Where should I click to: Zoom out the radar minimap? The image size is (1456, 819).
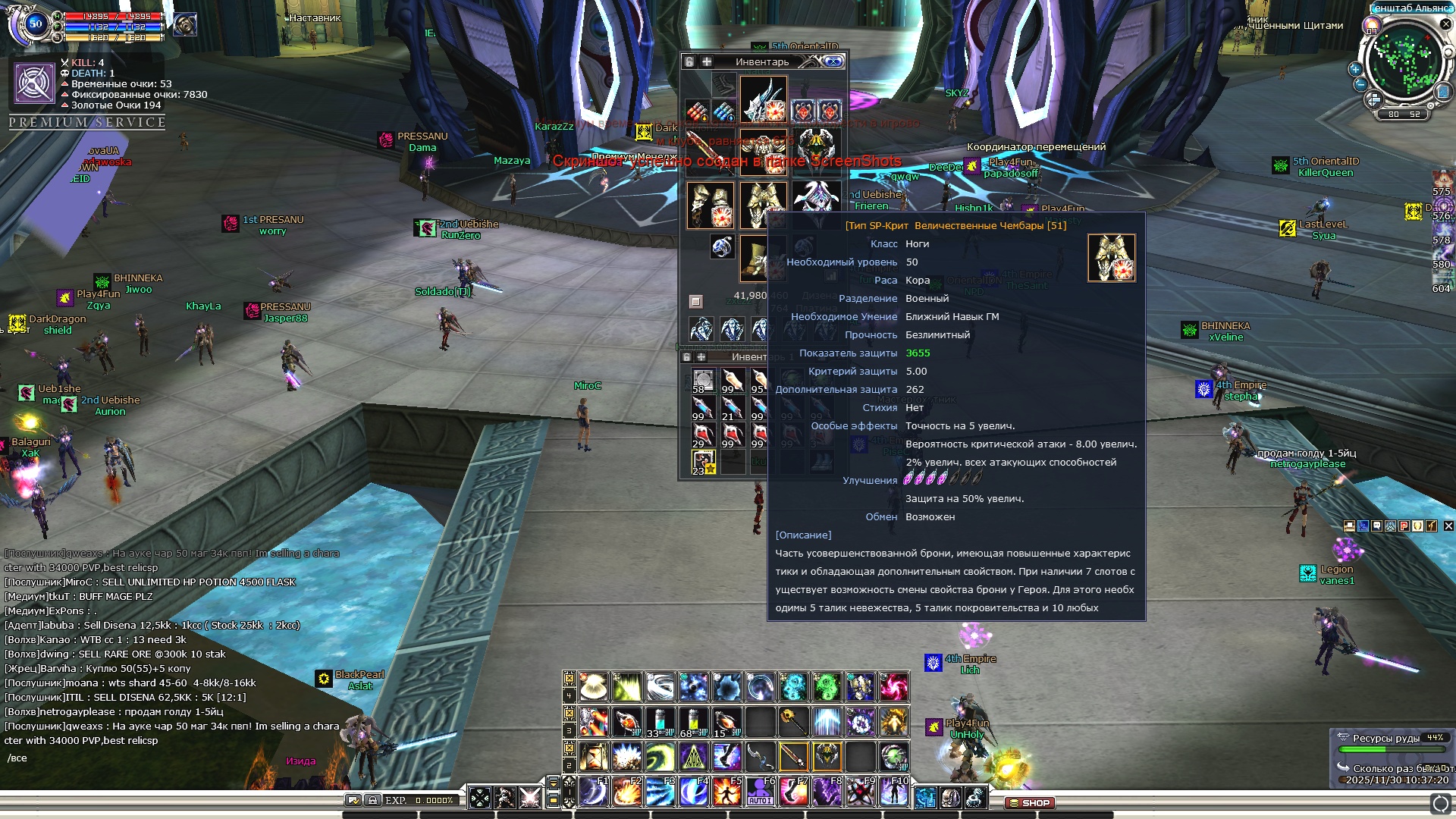click(1360, 84)
